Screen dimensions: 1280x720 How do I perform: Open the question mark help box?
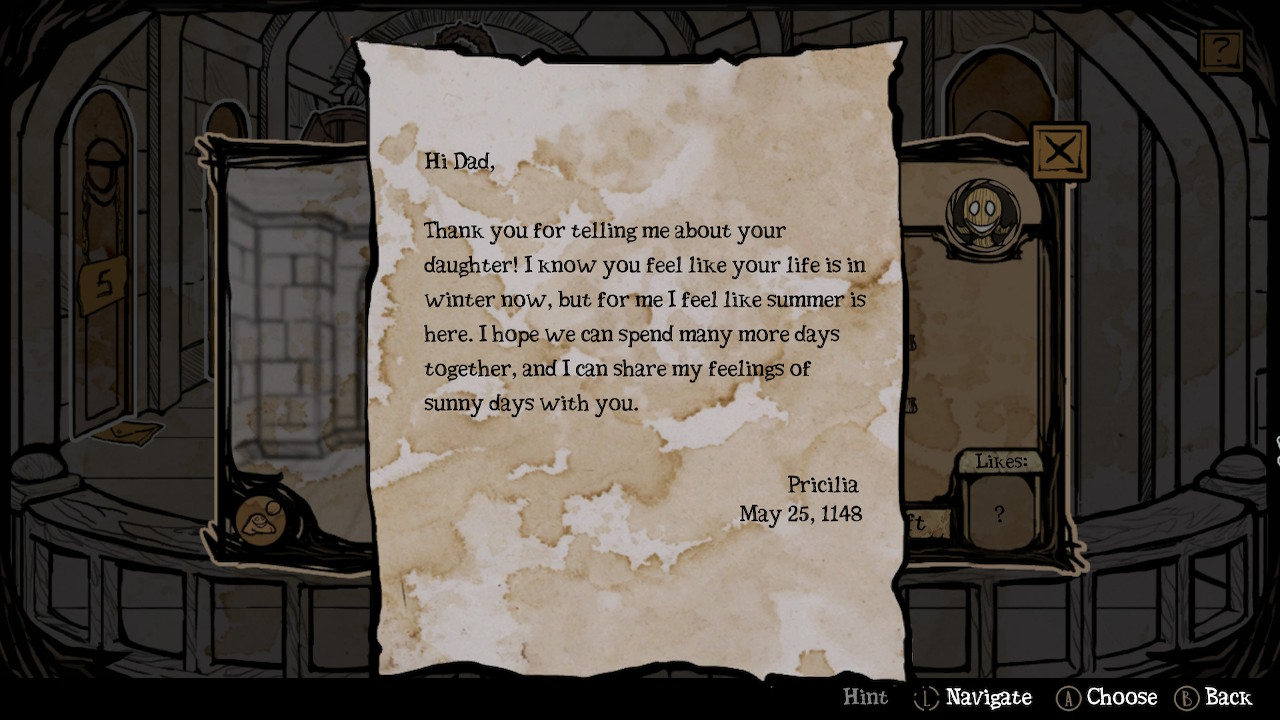tap(1221, 50)
